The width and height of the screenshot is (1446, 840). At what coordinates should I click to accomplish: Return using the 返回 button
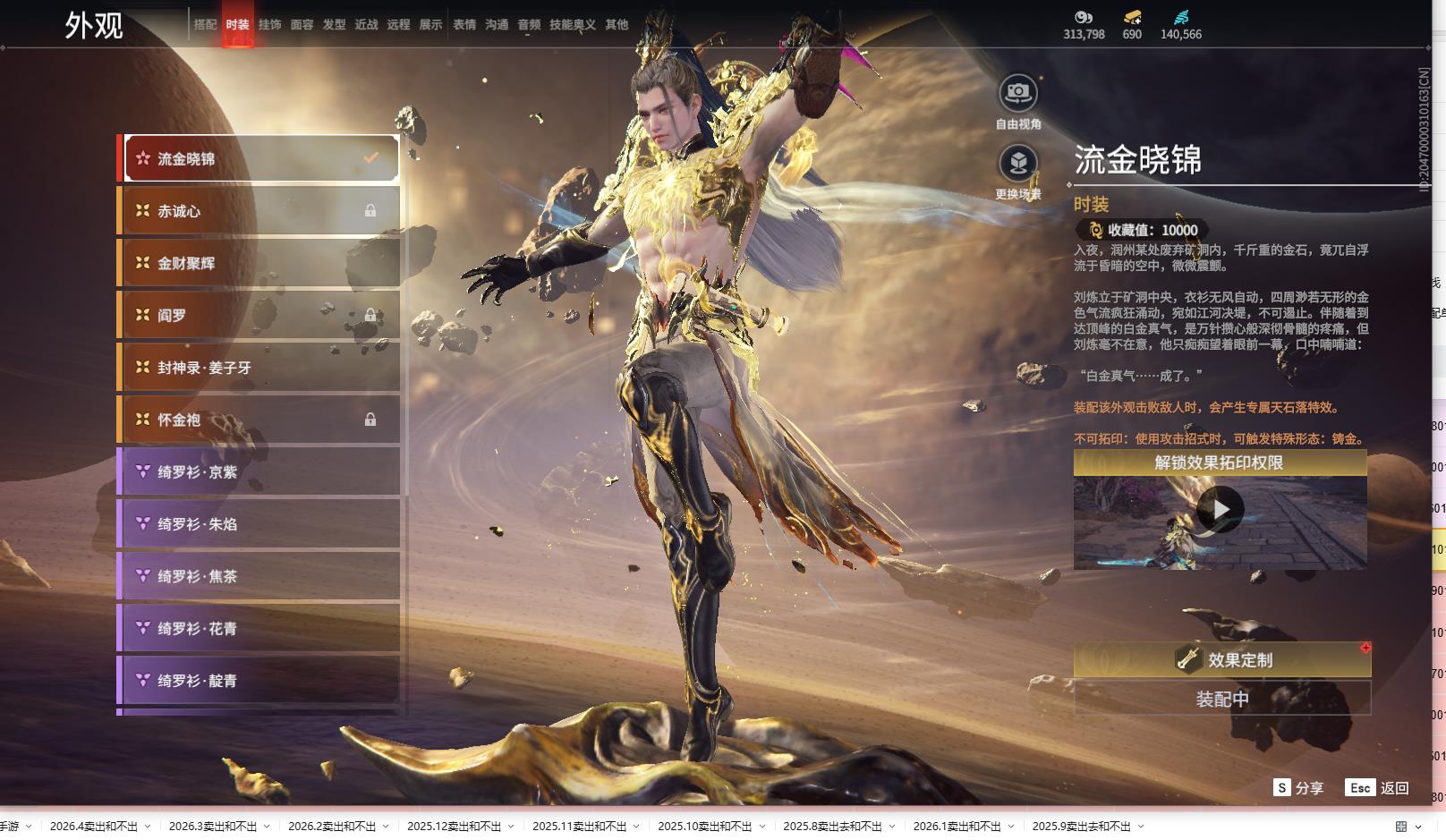(1378, 788)
